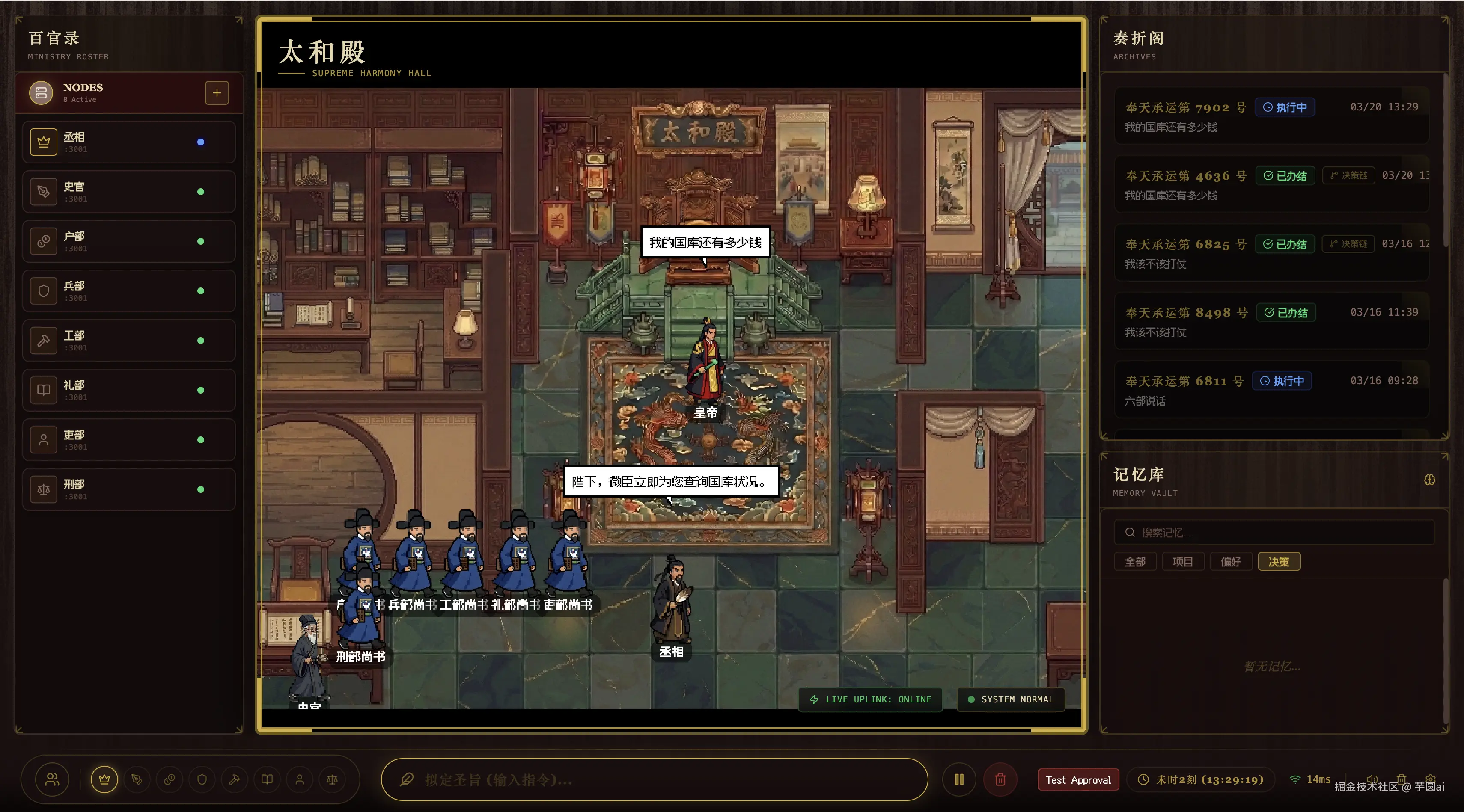This screenshot has width=1464, height=812.
Task: Open archive entry 奉天承运第 8498 号
Action: coord(1271,321)
